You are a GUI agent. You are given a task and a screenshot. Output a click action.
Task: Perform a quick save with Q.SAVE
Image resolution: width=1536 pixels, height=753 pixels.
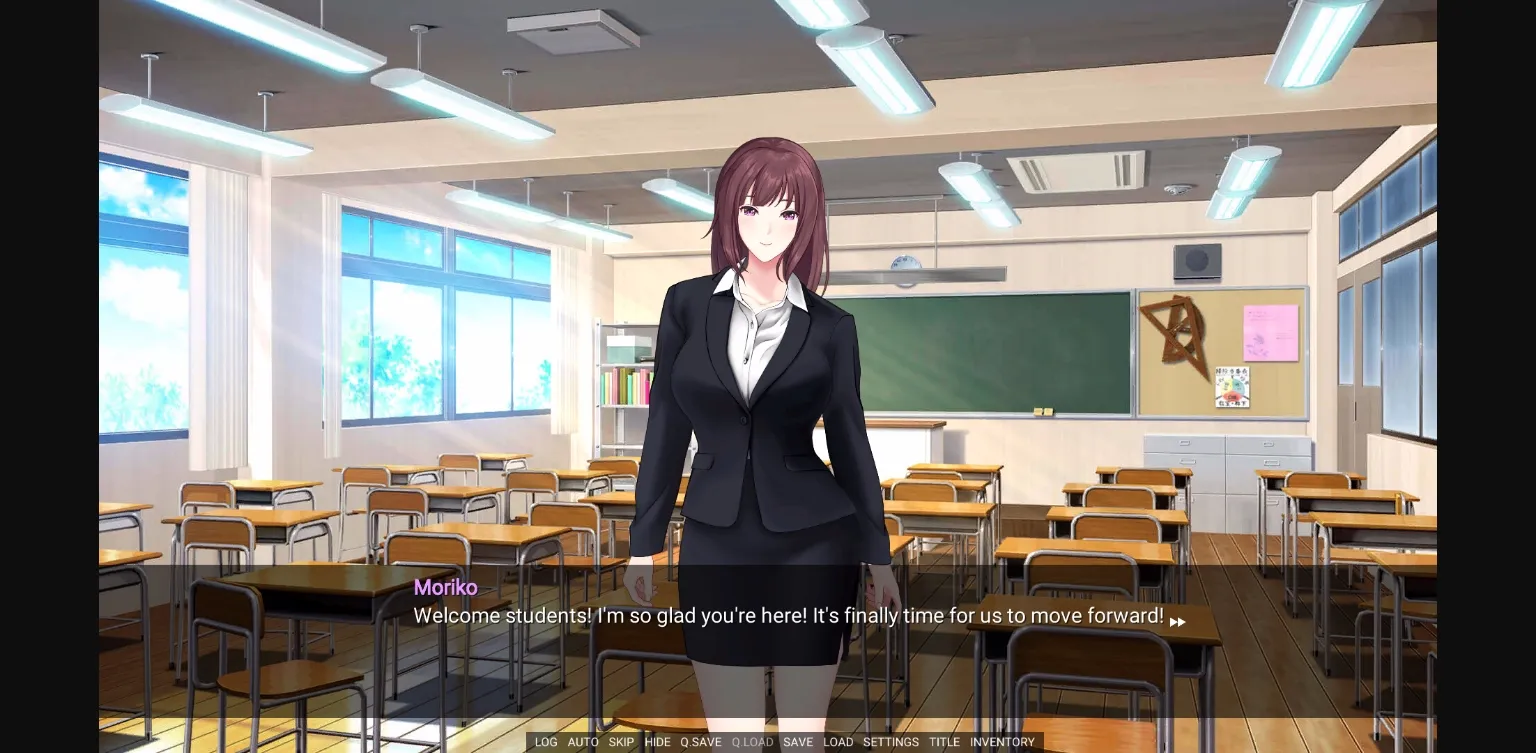(700, 742)
